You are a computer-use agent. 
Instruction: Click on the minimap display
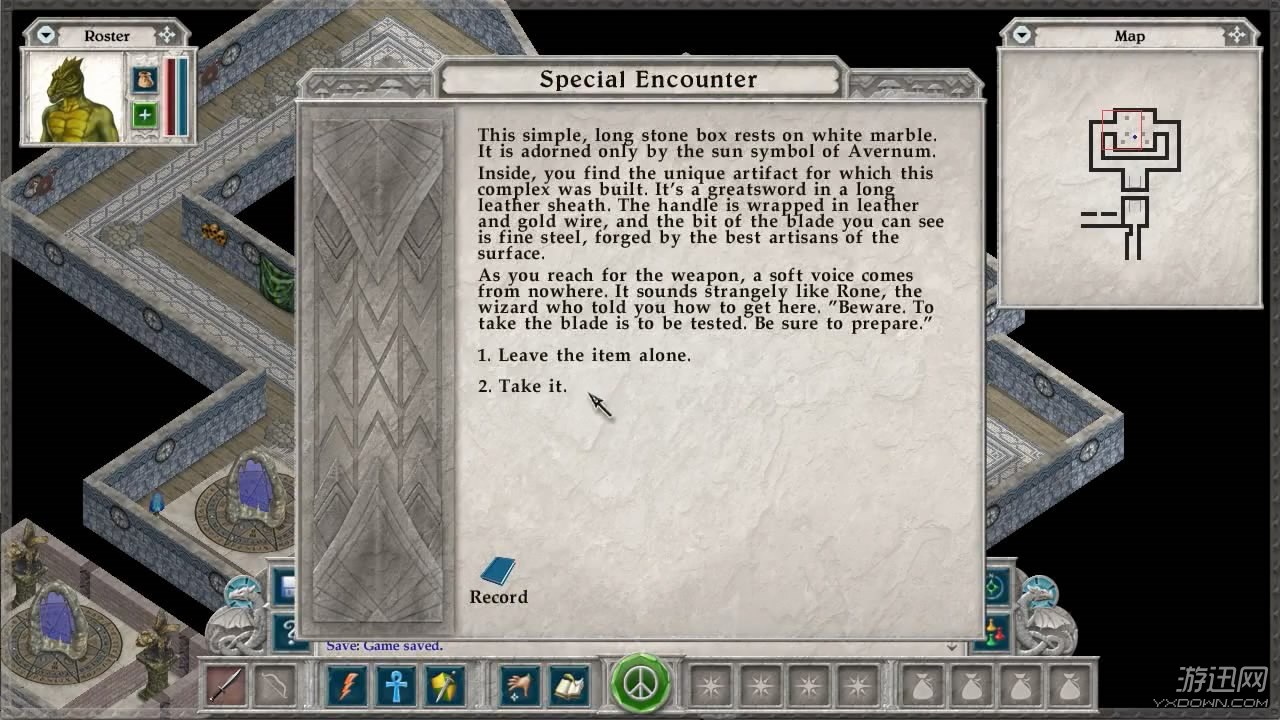[1130, 176]
